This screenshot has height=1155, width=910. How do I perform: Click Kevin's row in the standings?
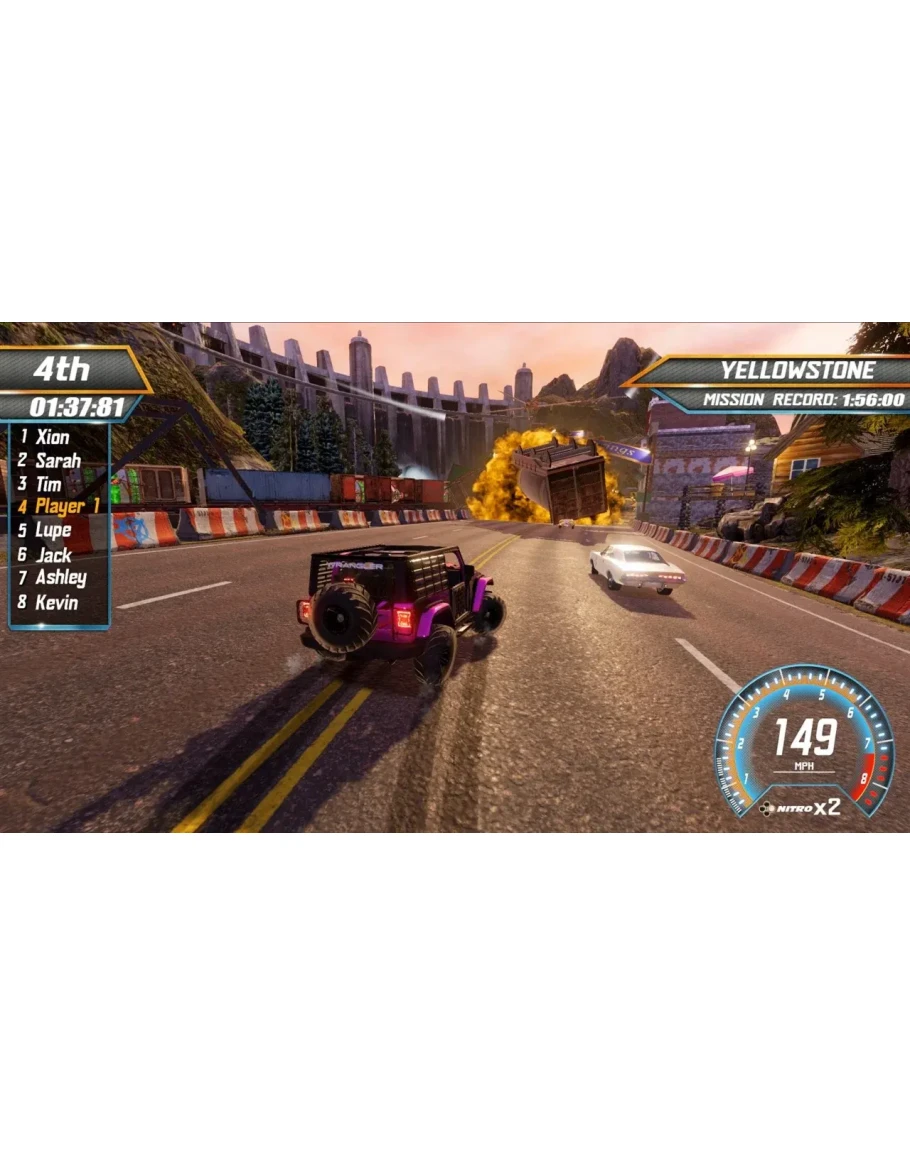click(x=56, y=602)
